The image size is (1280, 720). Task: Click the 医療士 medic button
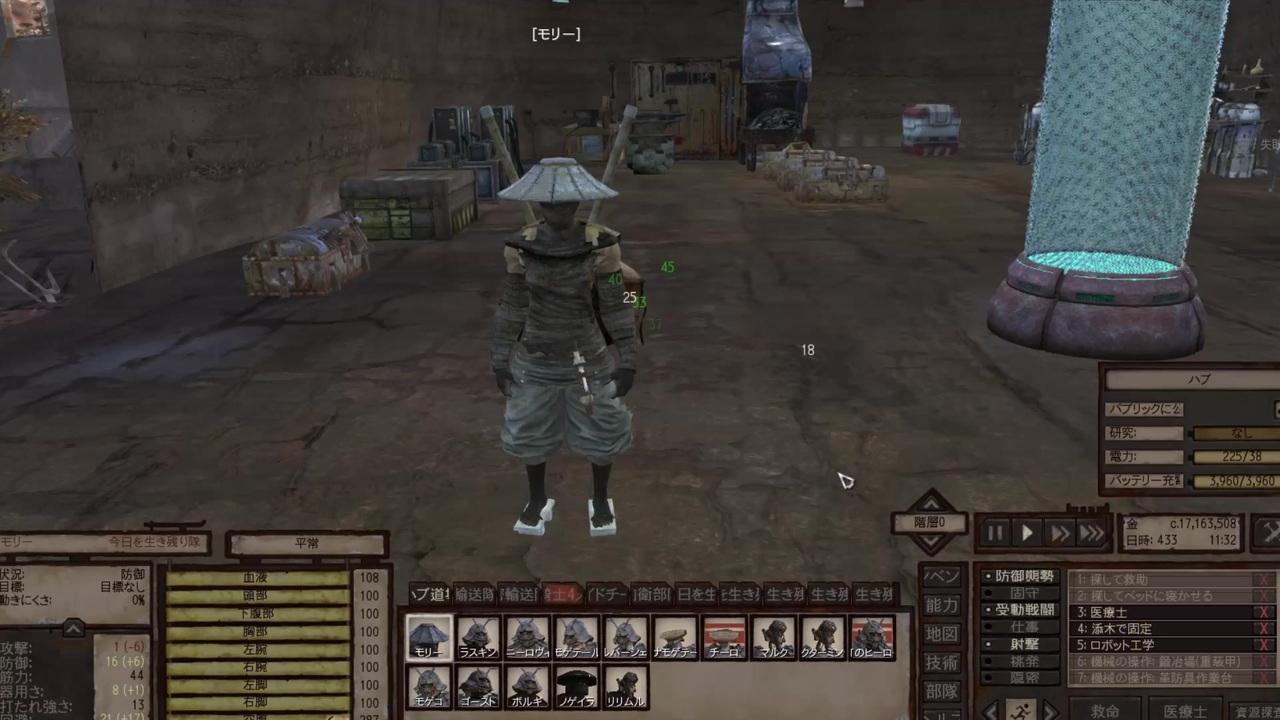[x=1184, y=710]
